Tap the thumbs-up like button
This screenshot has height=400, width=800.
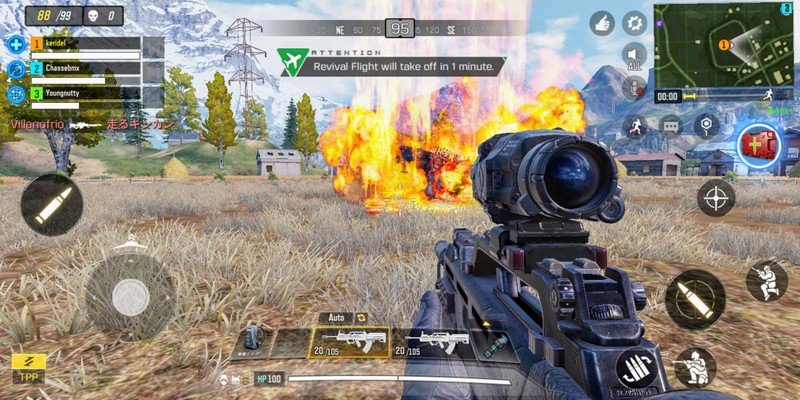coord(601,22)
